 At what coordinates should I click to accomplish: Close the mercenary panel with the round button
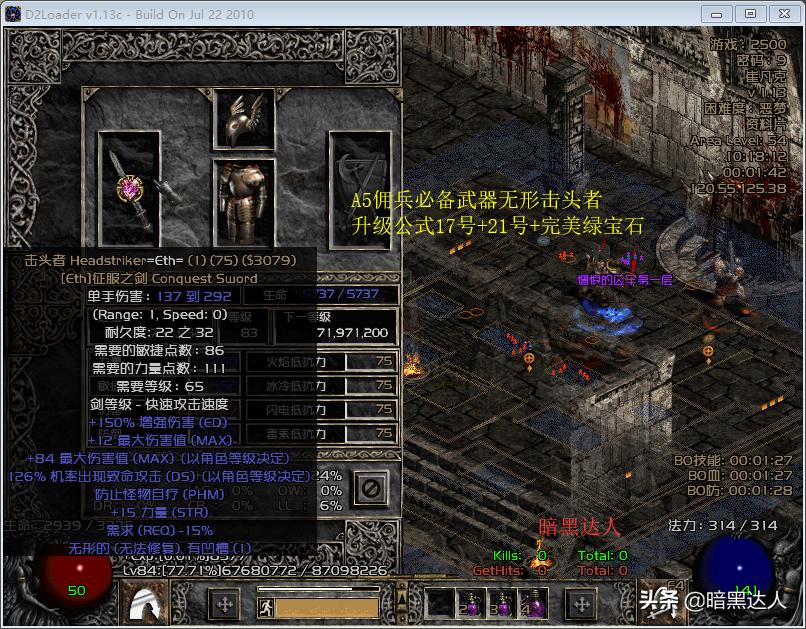coord(371,489)
